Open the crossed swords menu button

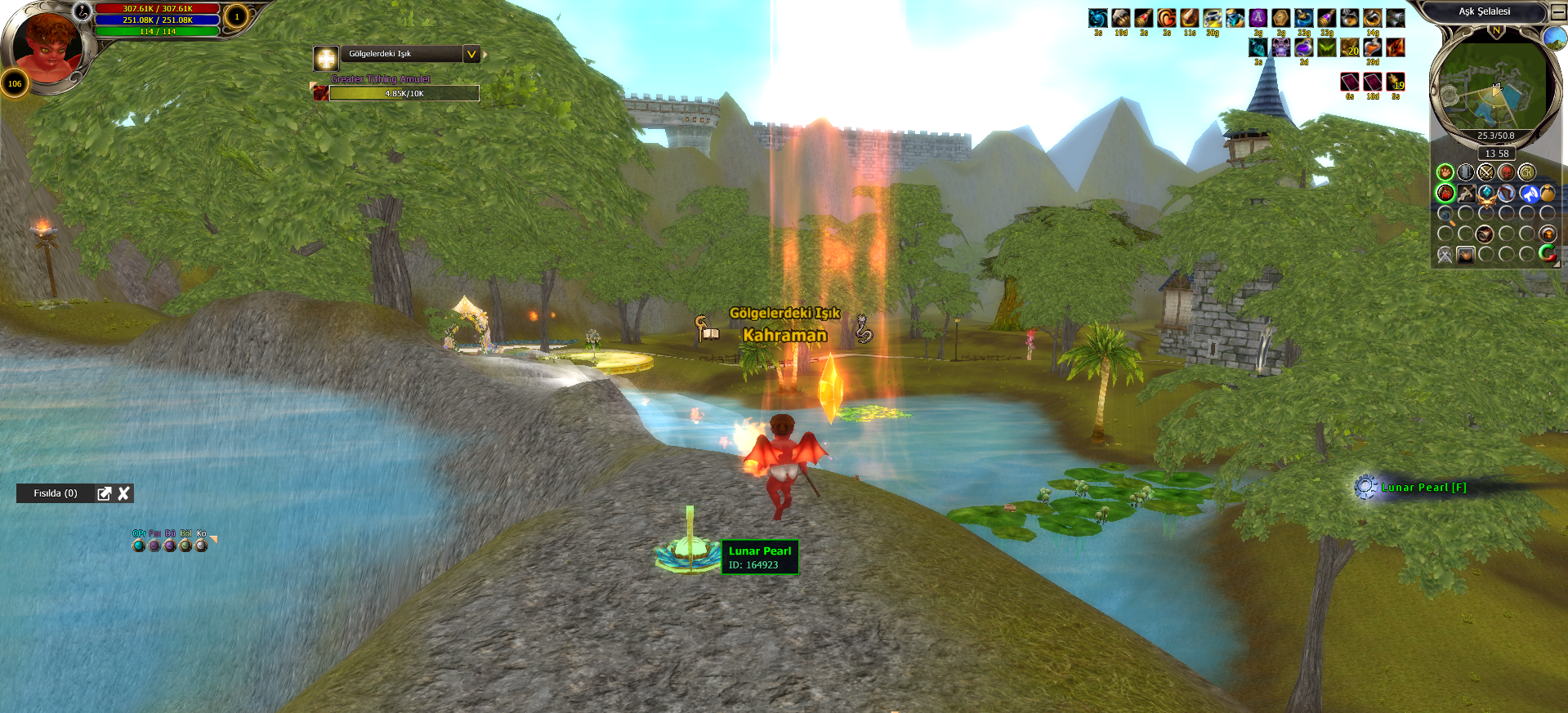click(1485, 172)
